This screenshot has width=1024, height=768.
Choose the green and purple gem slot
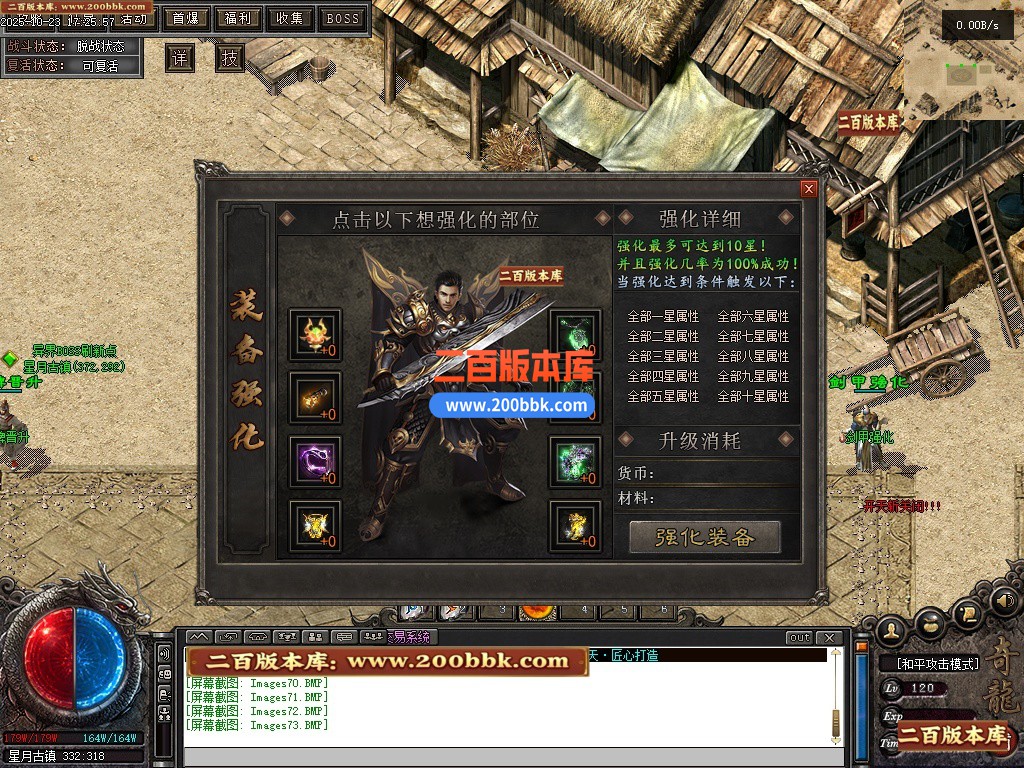(x=576, y=462)
